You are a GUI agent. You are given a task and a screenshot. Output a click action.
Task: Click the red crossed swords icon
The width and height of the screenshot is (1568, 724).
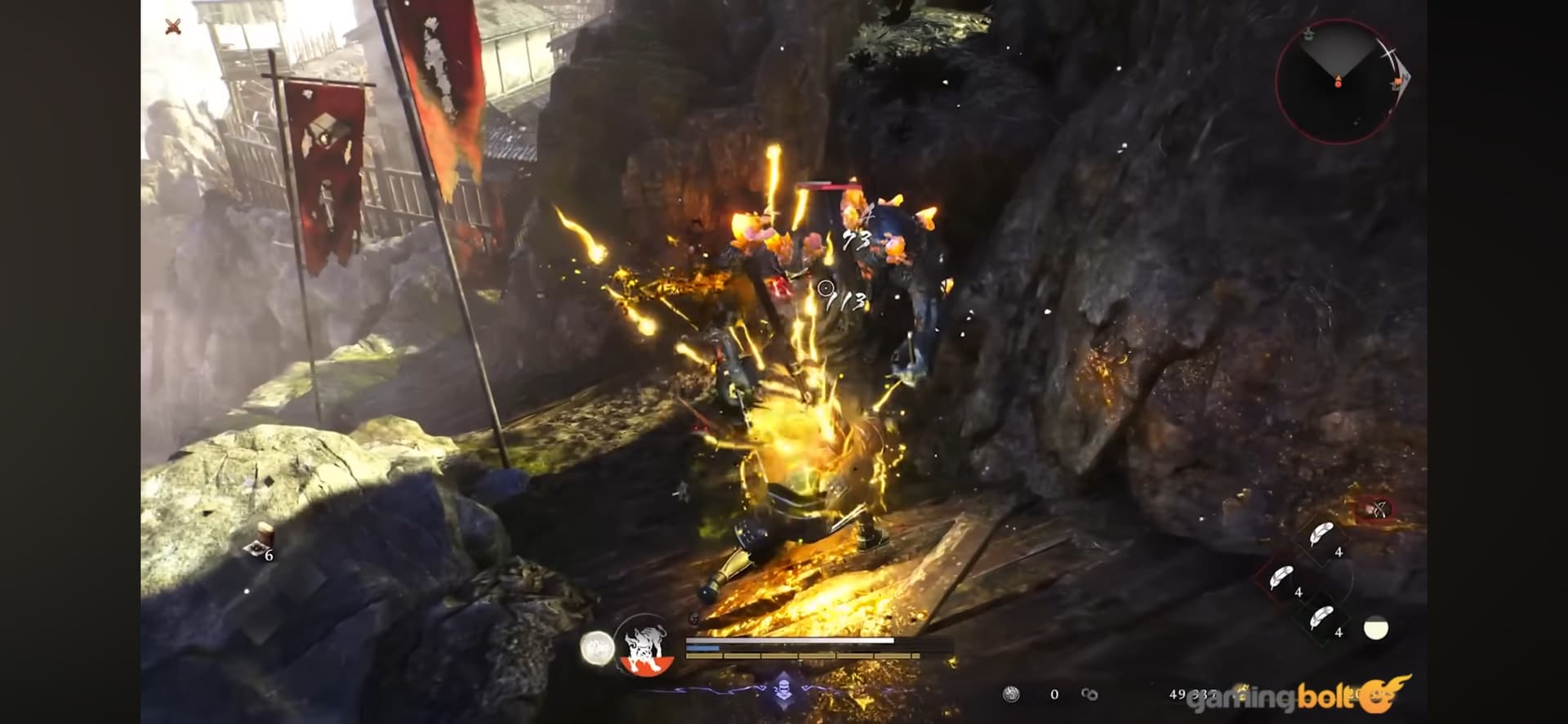coord(172,27)
